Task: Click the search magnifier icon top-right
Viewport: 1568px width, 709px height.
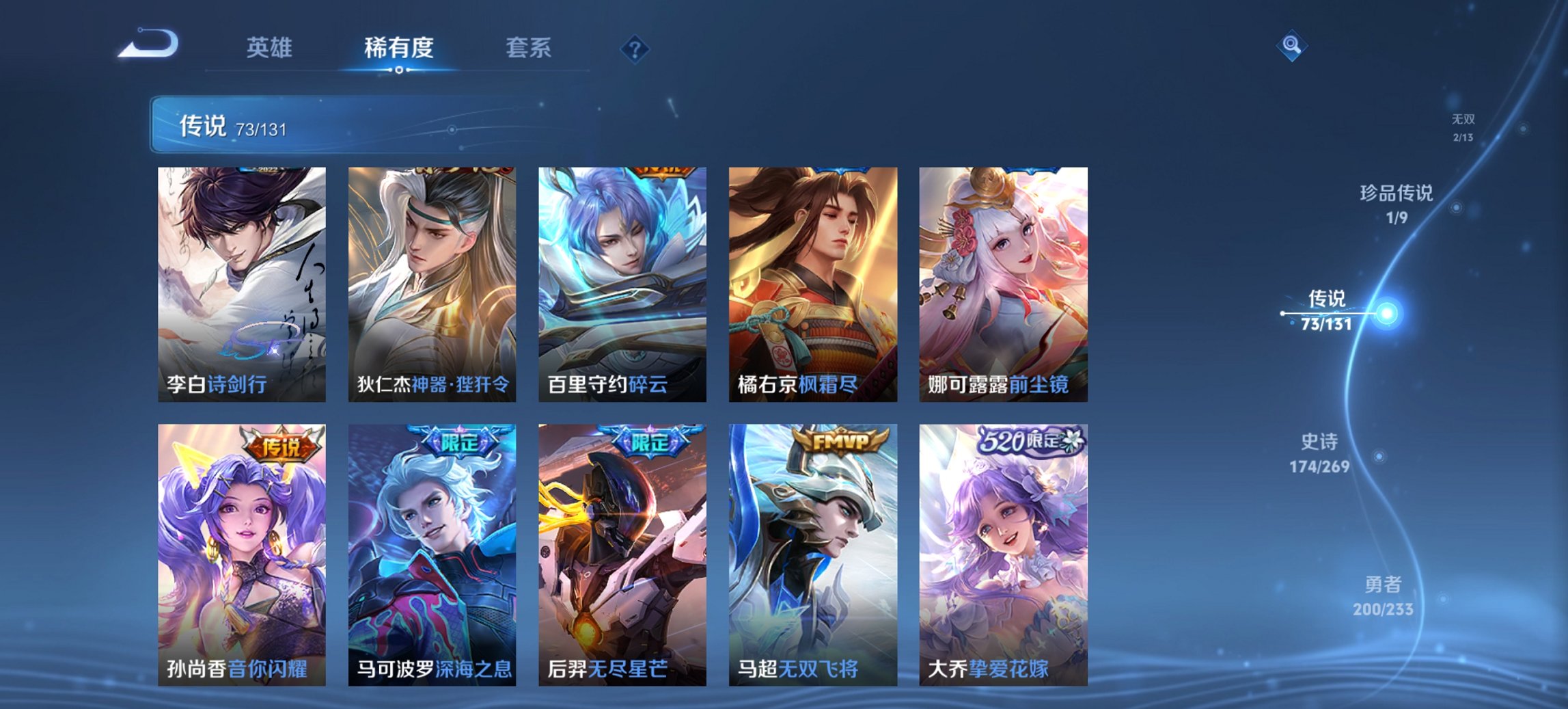Action: pyautogui.click(x=1290, y=48)
